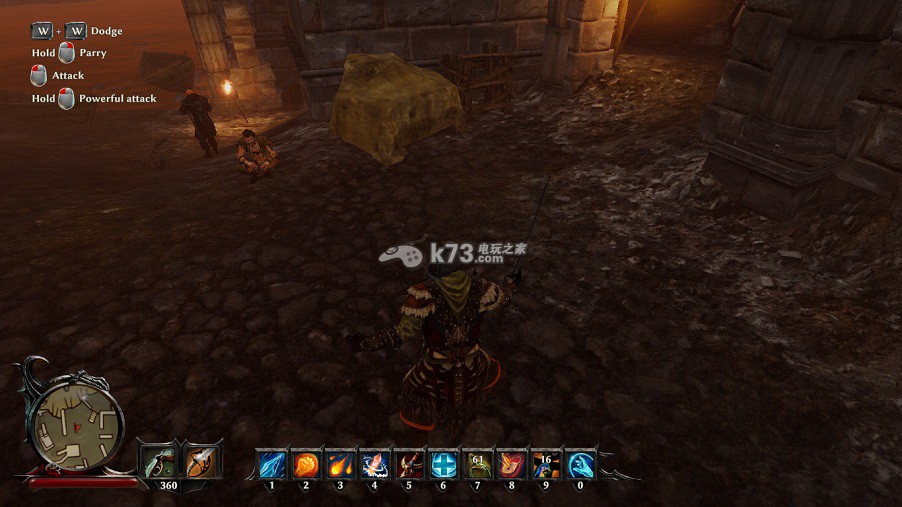Cast the fireball skill in slot 3

click(x=340, y=464)
